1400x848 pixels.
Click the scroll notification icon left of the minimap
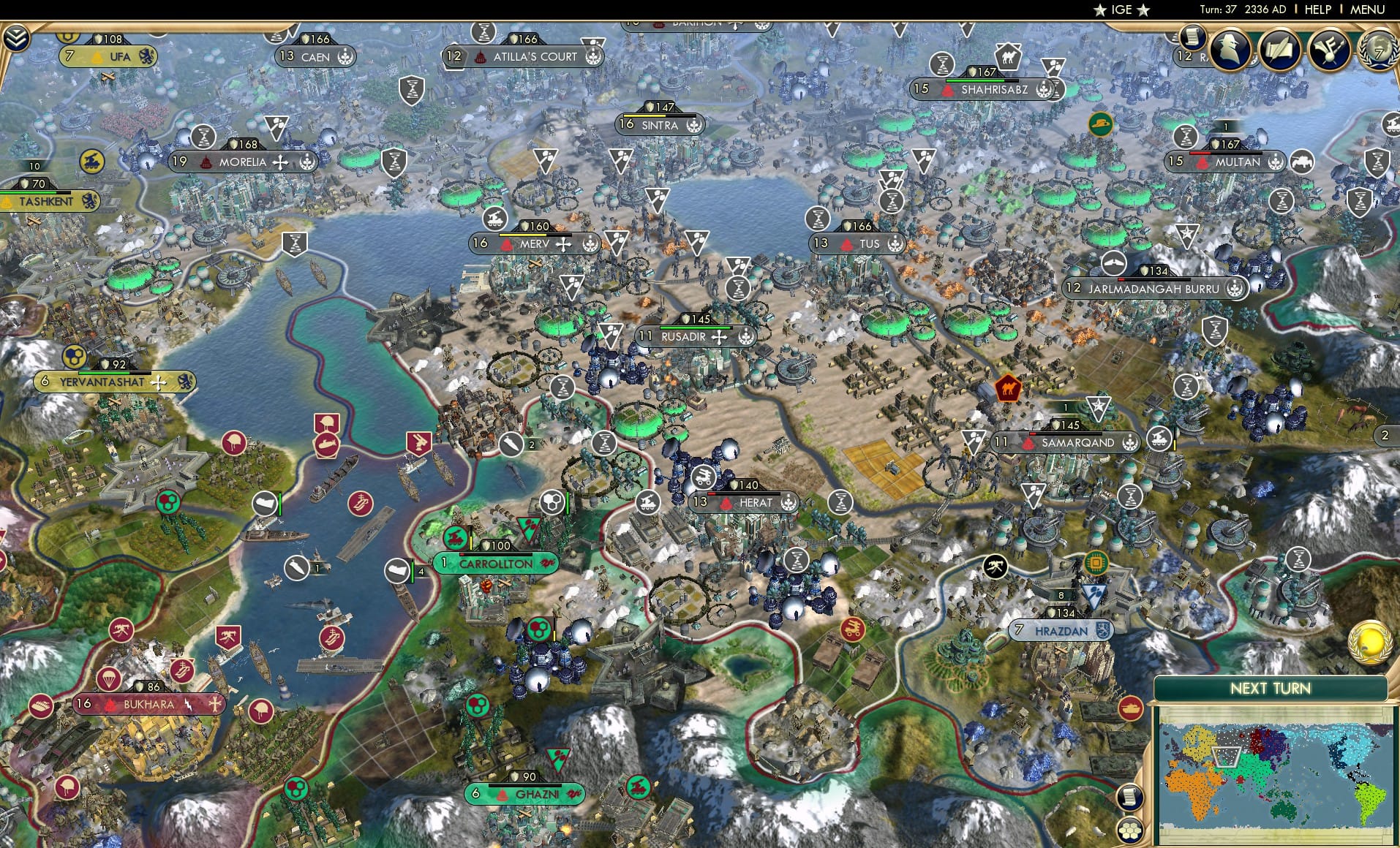point(1130,798)
